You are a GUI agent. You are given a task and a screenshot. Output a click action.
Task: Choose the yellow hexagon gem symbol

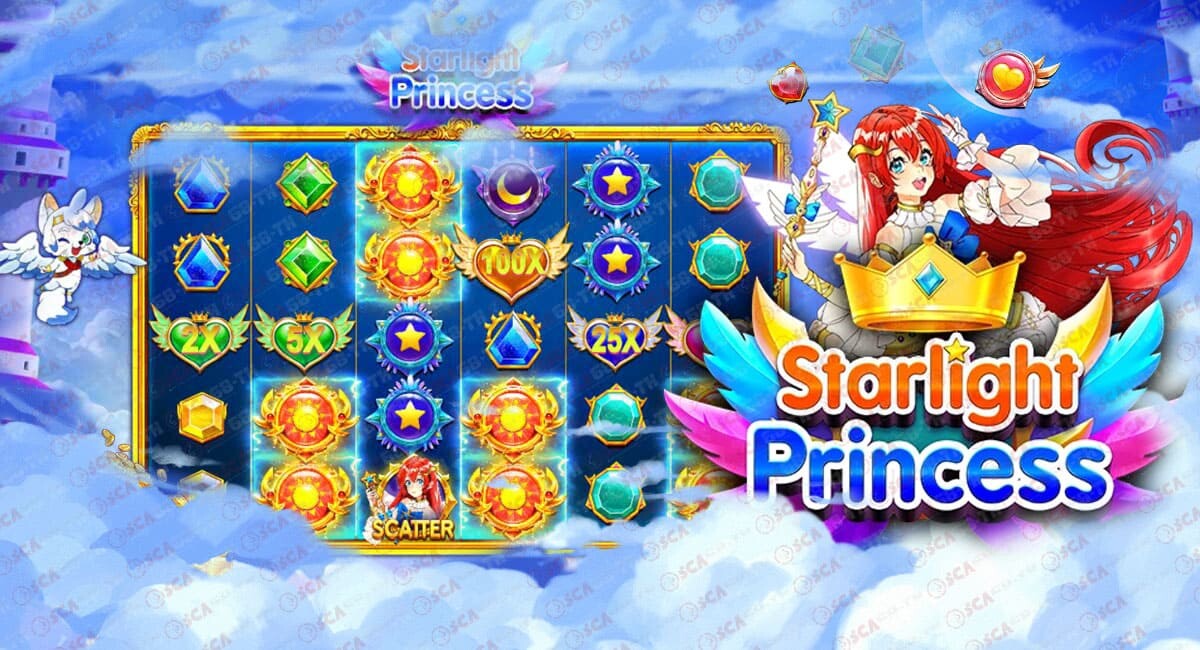202,416
